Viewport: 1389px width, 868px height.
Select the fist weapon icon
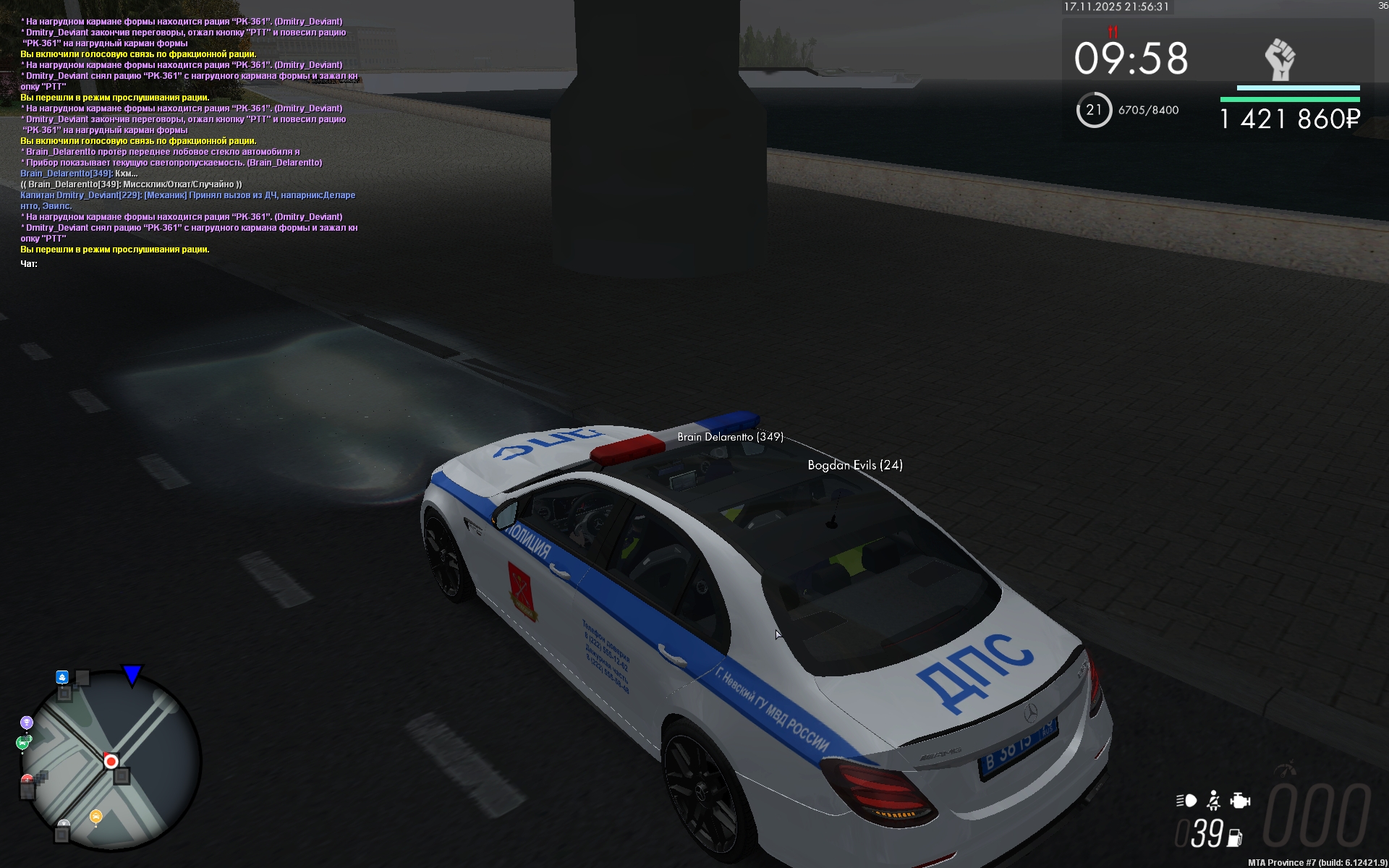click(1280, 60)
